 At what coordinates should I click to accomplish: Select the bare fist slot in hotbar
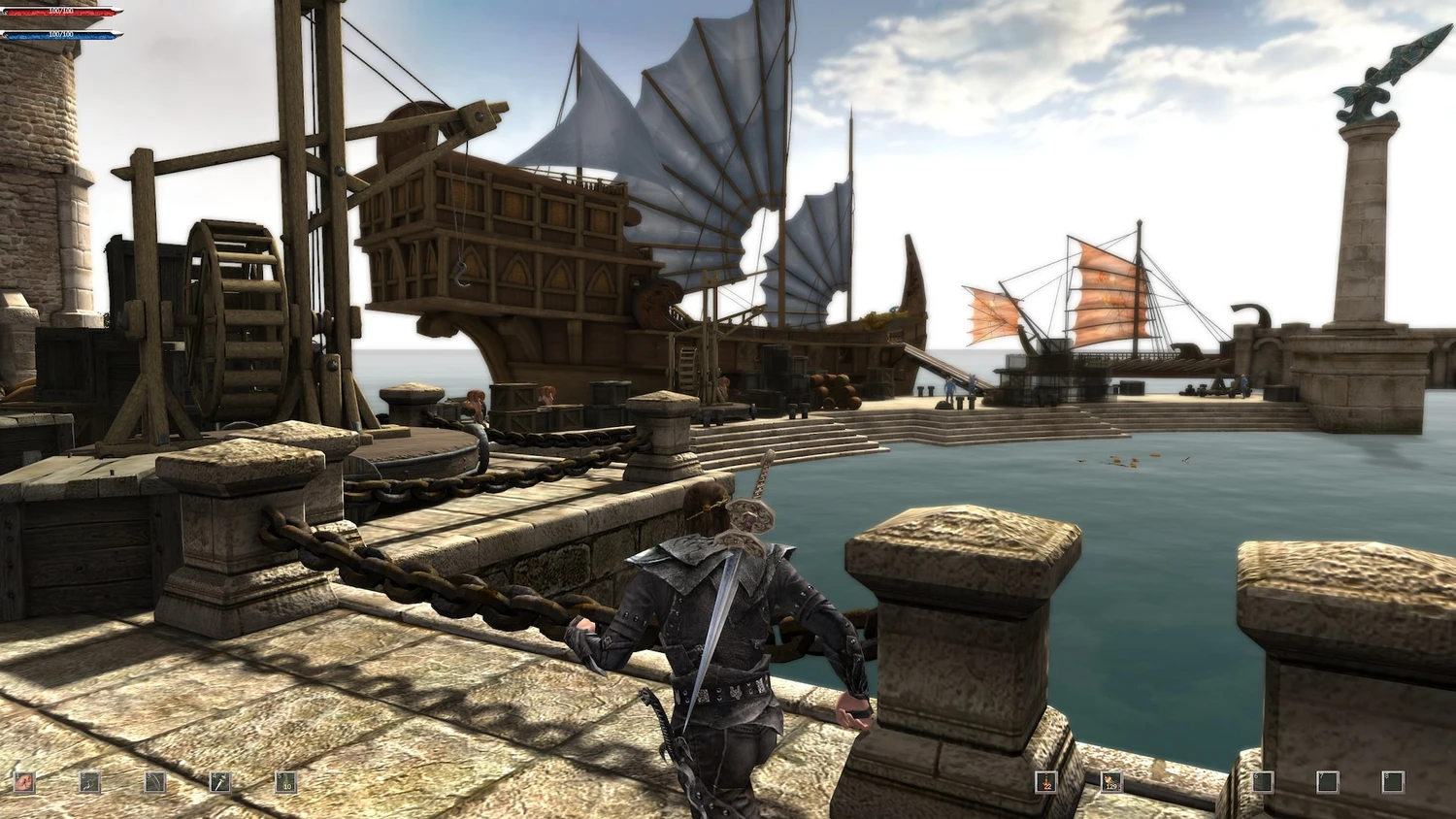tap(23, 782)
